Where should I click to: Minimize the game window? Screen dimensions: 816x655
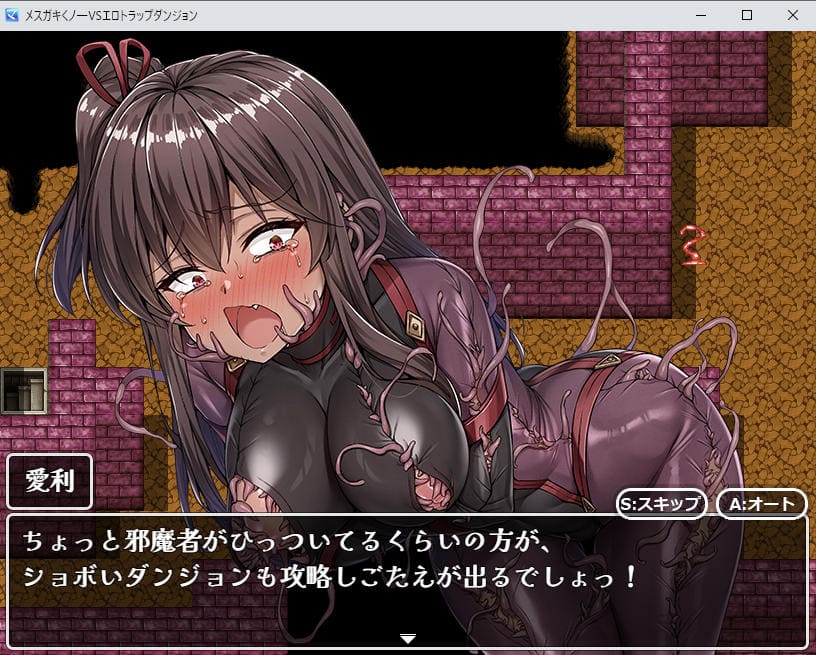pyautogui.click(x=700, y=15)
